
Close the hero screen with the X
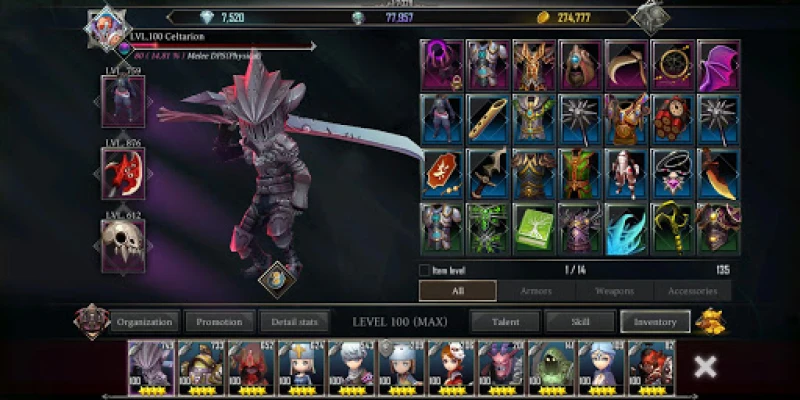pos(705,367)
